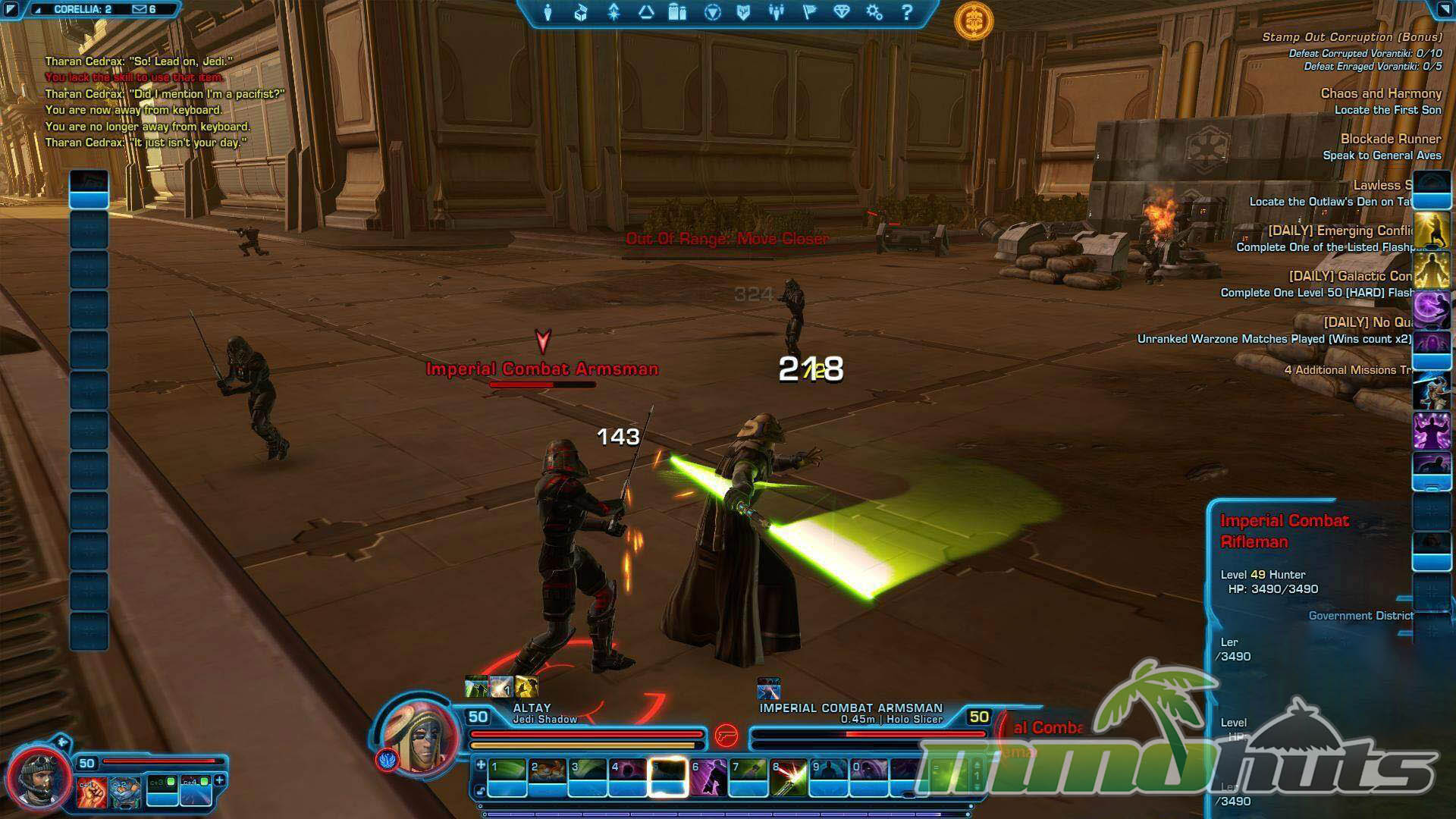Click the orange Cartel coin button
The image size is (1456, 819).
(x=974, y=20)
